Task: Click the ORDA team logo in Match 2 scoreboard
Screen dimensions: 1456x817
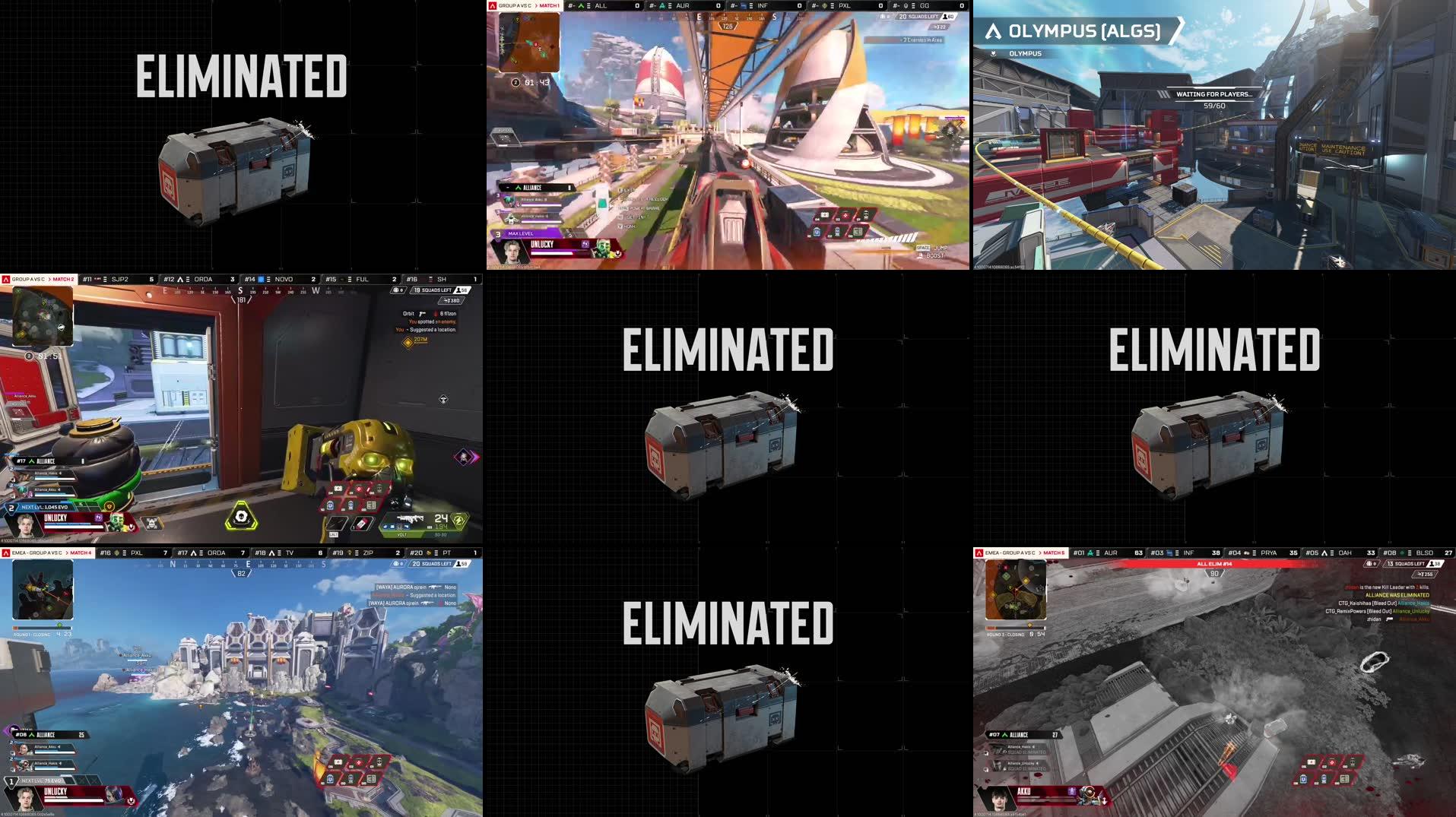Action: (180, 279)
